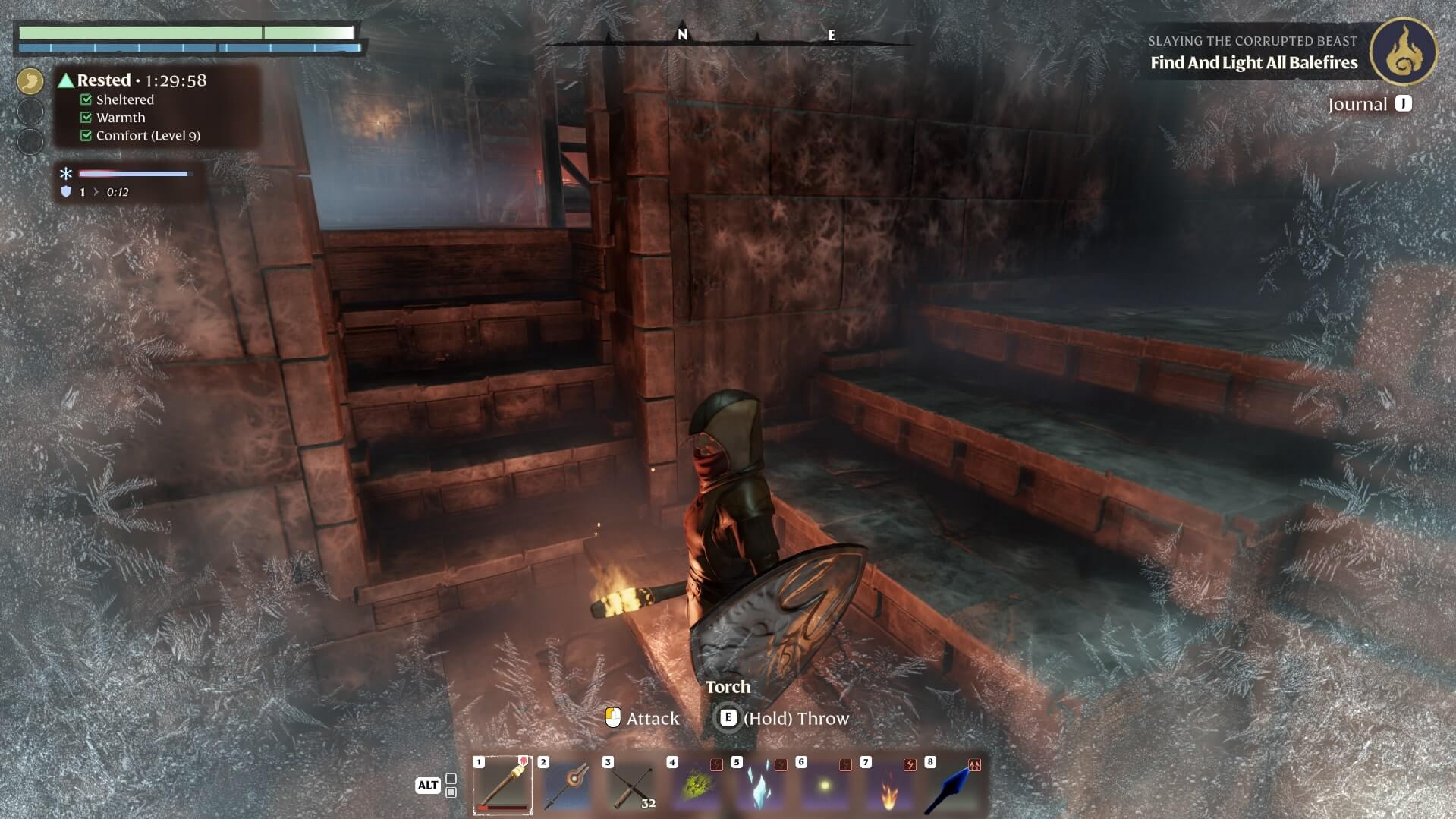Click the Find And Light All Balefires objective
This screenshot has width=1456, height=819.
click(x=1253, y=63)
